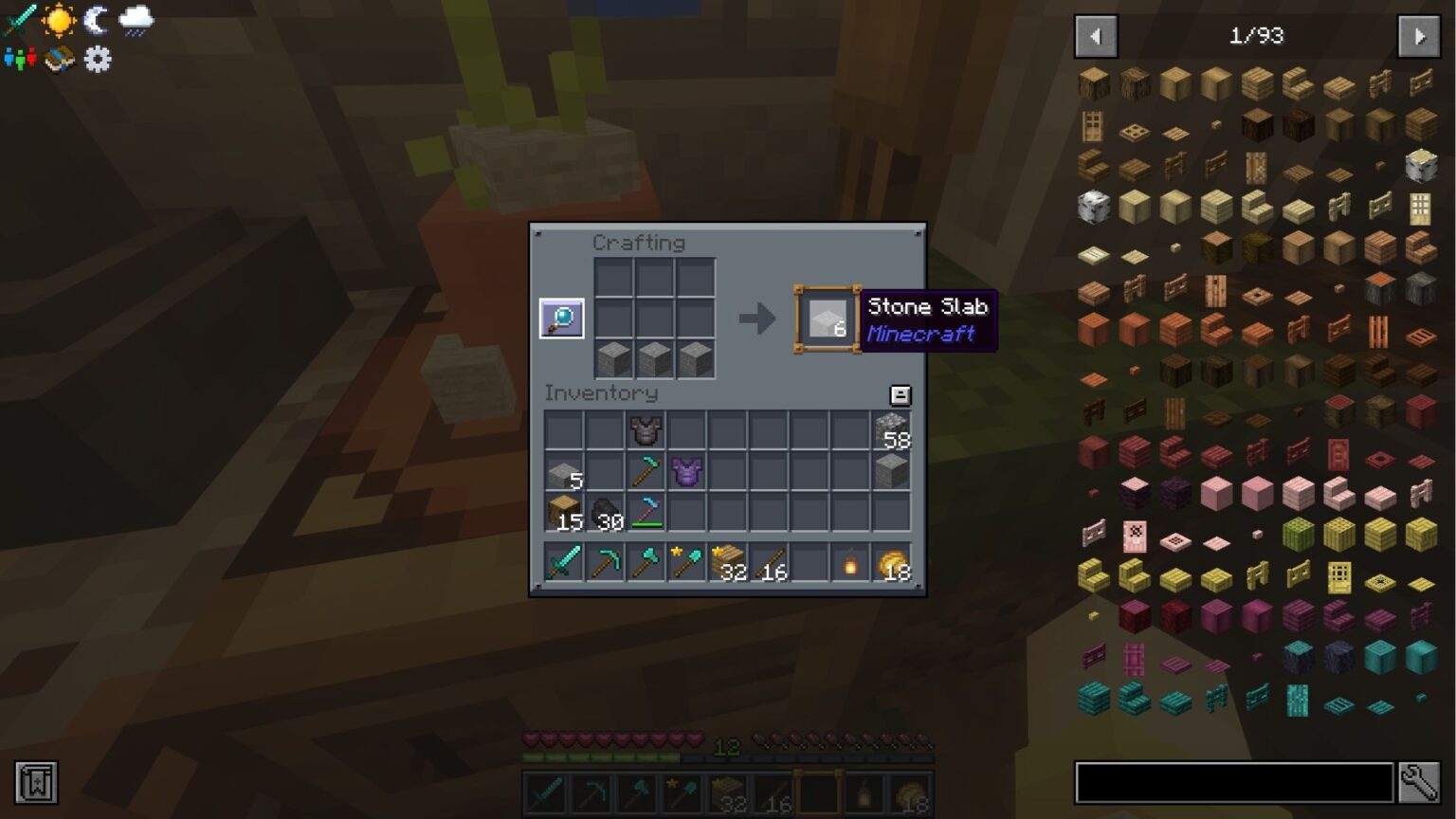The image size is (1456, 819).
Task: Click the book icon in the bottom-left corner
Action: (x=38, y=784)
